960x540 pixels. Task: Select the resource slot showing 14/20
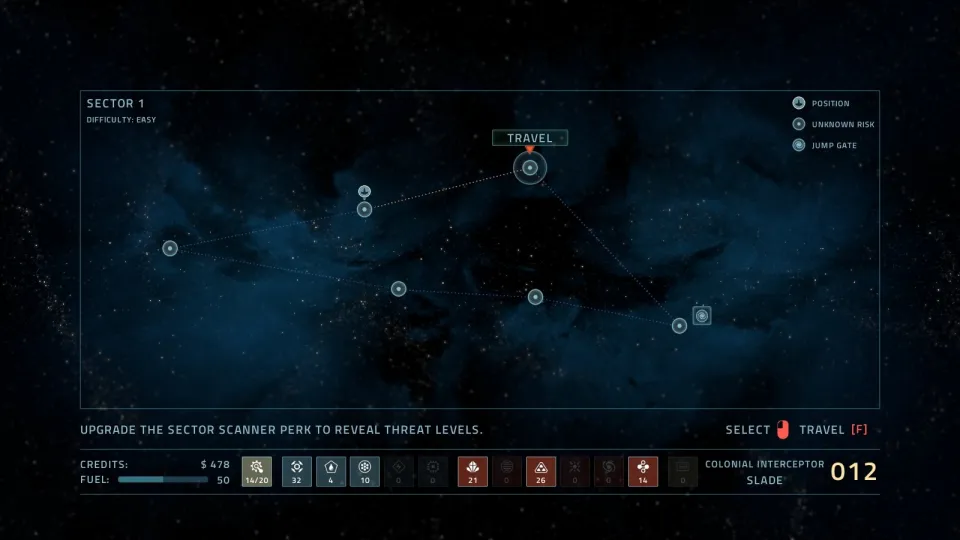pos(256,471)
